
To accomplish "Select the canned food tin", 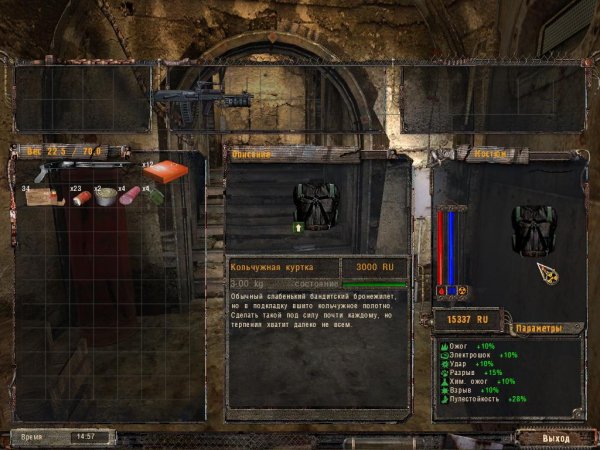I will (x=104, y=197).
